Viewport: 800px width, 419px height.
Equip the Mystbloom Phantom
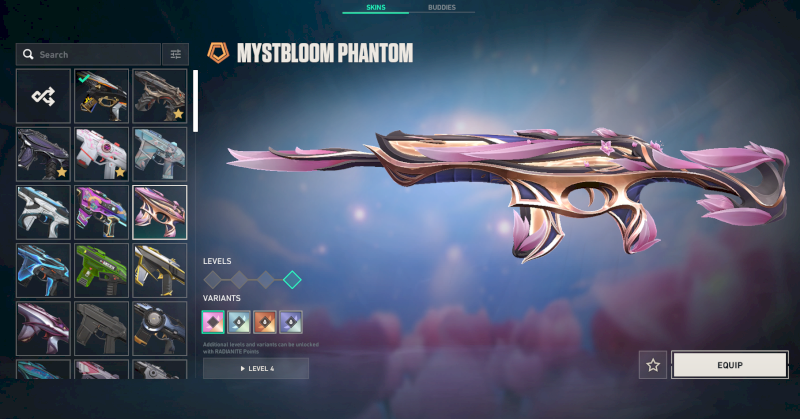(x=729, y=365)
